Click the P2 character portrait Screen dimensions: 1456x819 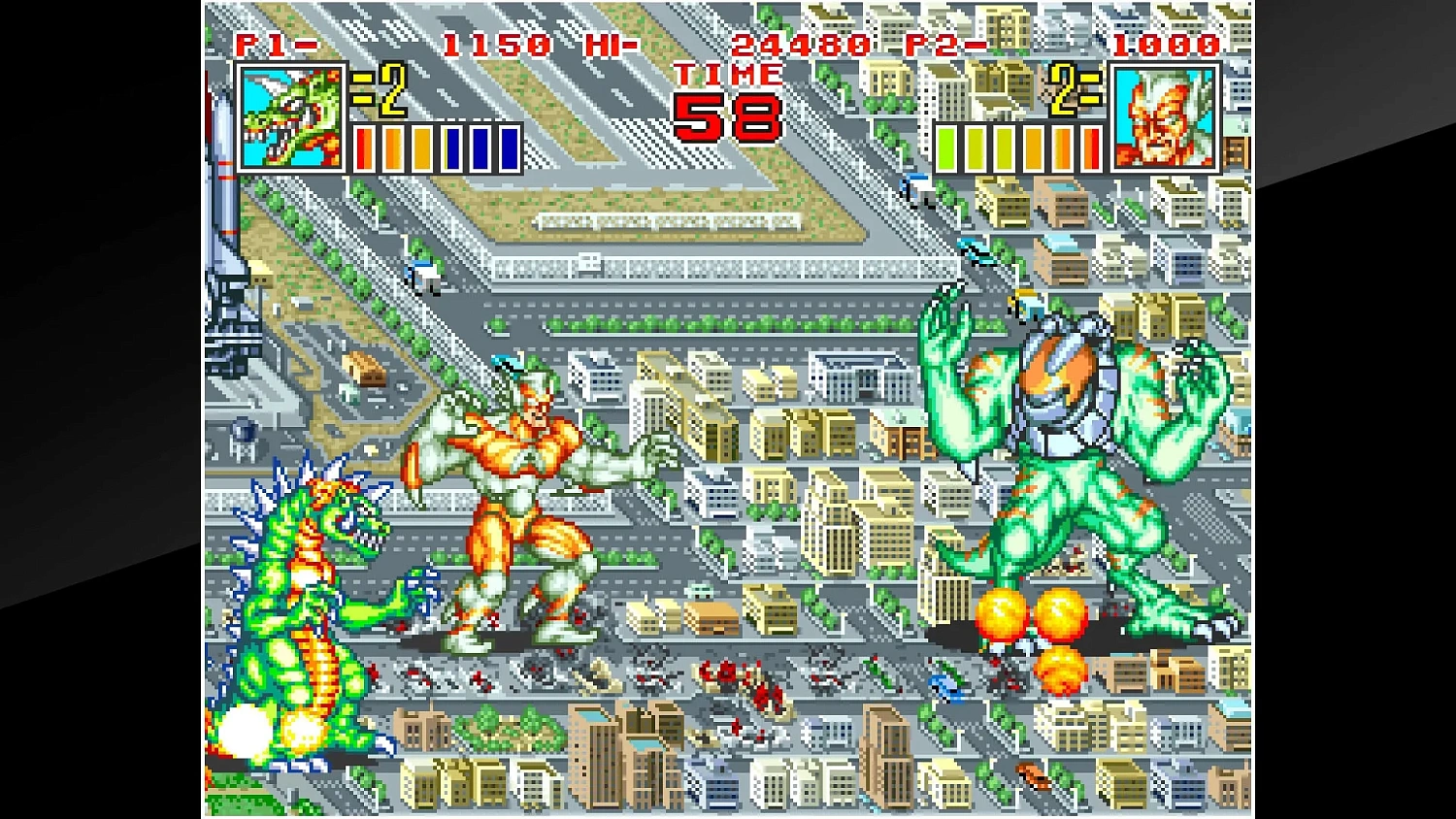point(1167,115)
